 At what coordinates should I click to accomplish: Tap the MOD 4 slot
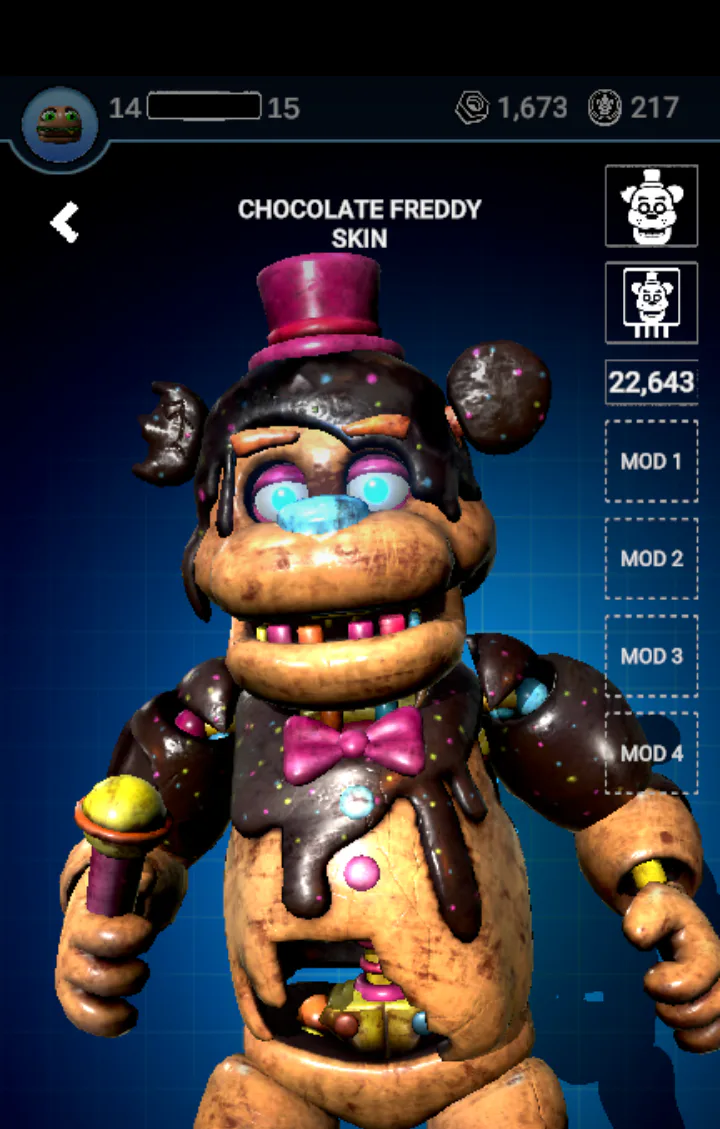[651, 753]
